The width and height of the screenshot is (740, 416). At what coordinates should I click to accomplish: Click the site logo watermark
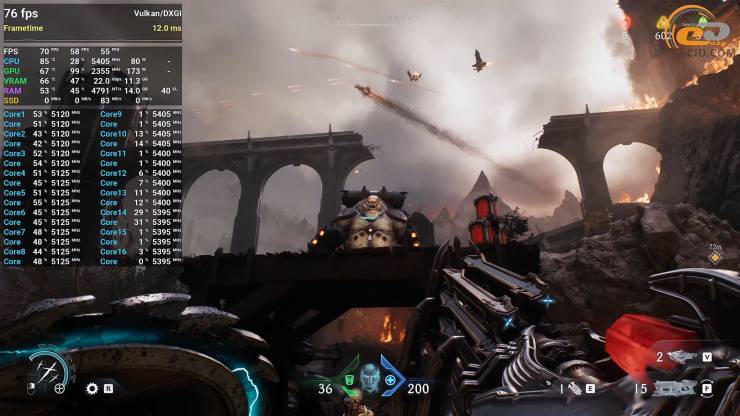(x=706, y=32)
